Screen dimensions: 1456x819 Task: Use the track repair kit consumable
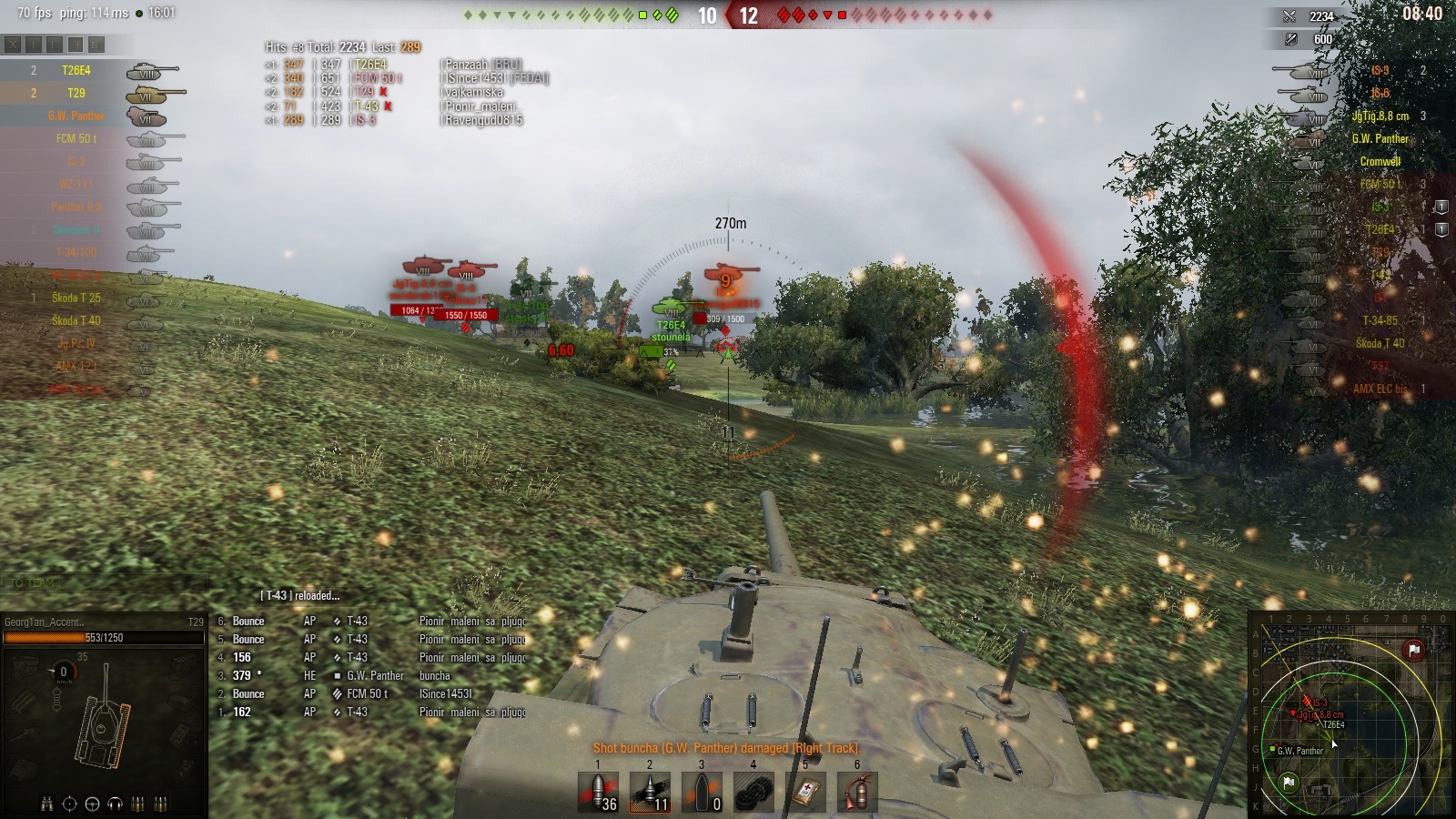point(753,792)
